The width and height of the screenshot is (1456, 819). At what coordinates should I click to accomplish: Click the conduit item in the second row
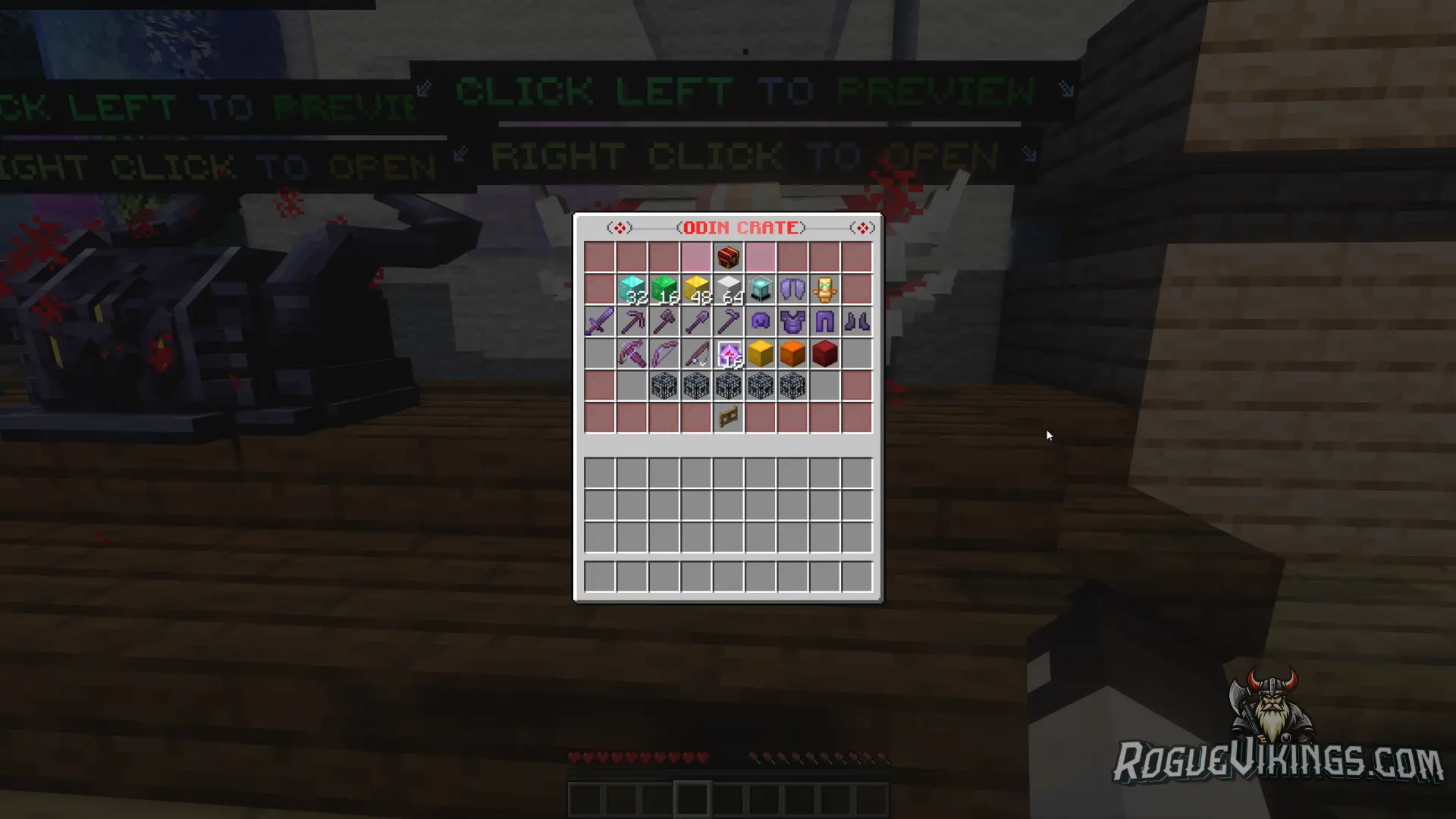[761, 288]
